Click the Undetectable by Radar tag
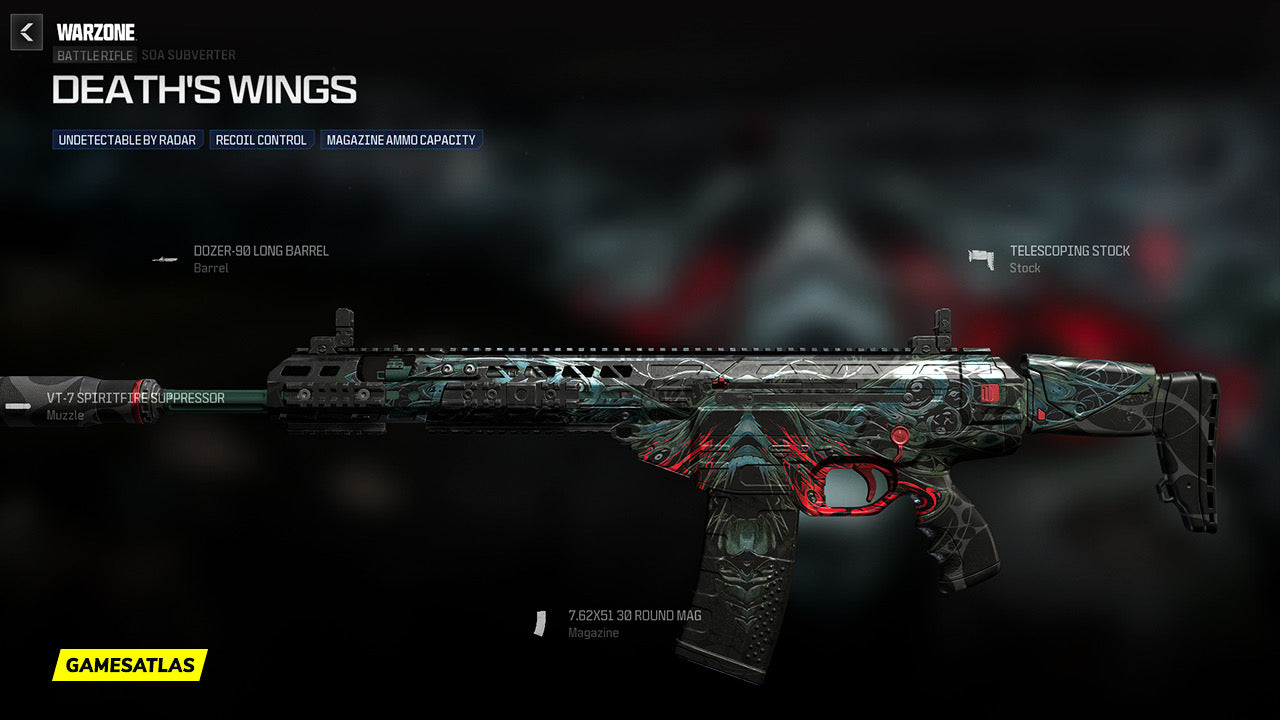Viewport: 1280px width, 720px height. tap(127, 140)
